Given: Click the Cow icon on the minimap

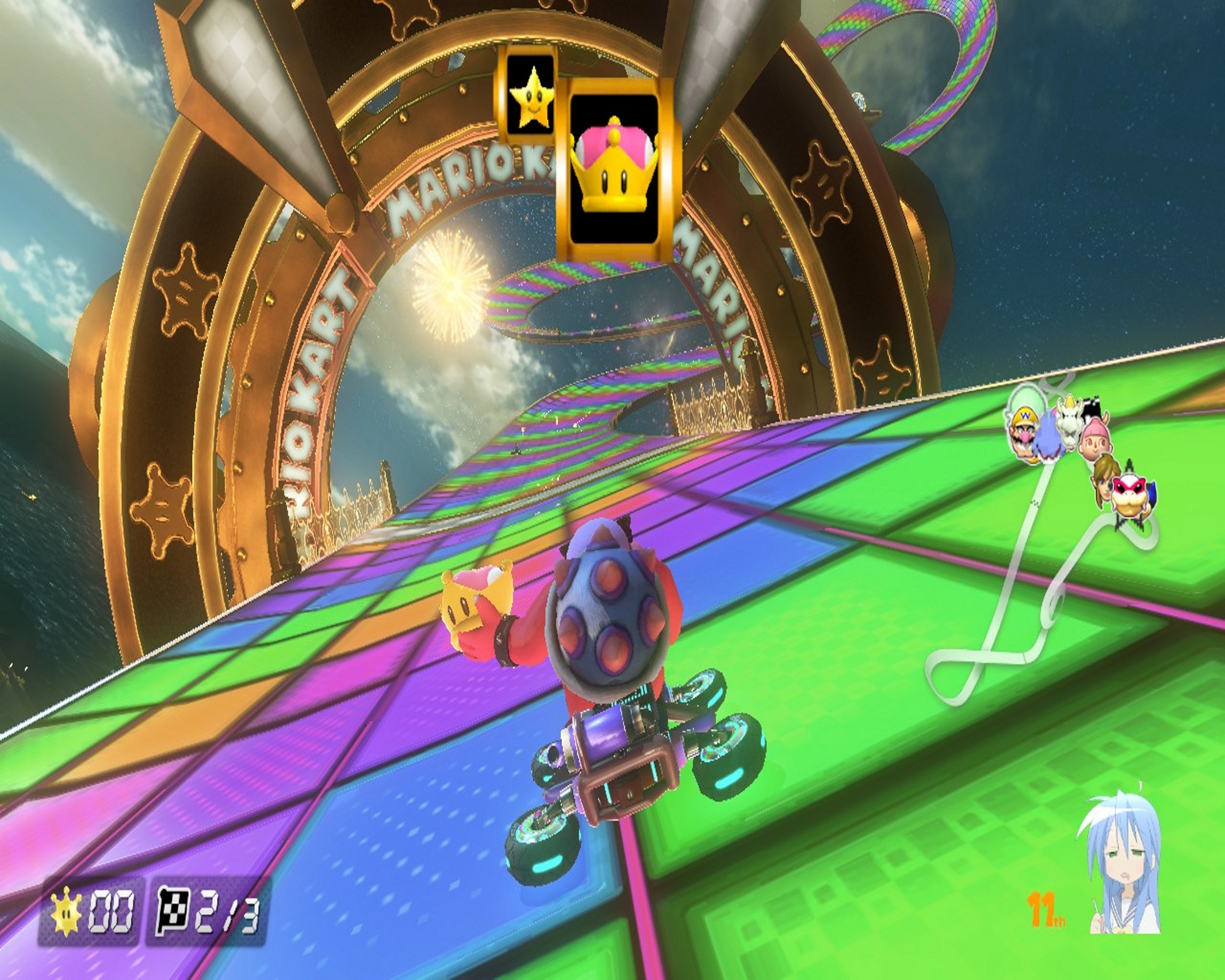Looking at the screenshot, I should coord(1092,407).
